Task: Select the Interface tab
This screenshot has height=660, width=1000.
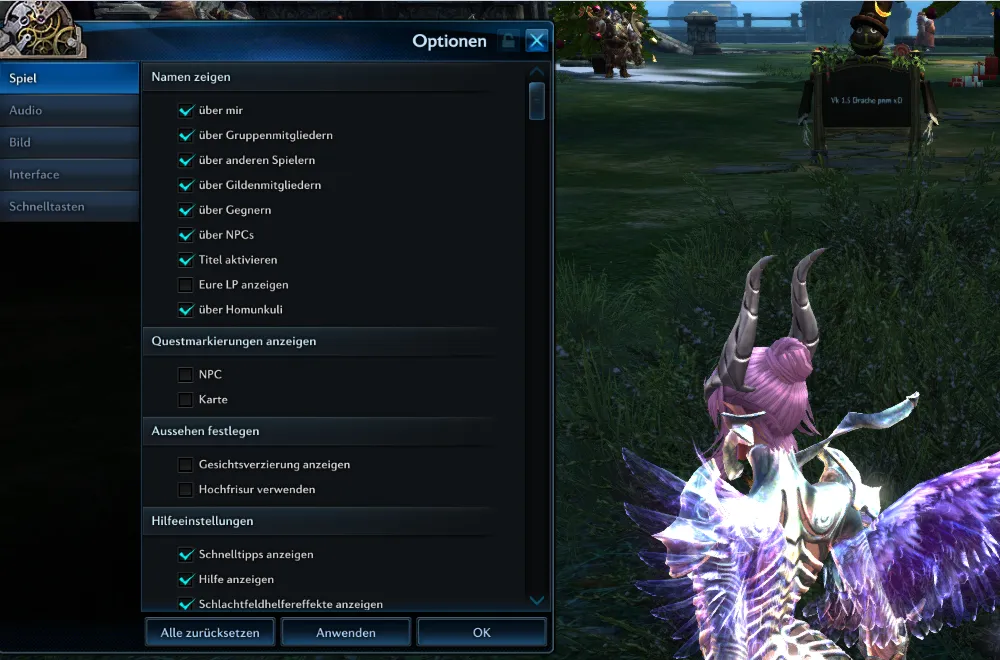Action: click(69, 174)
